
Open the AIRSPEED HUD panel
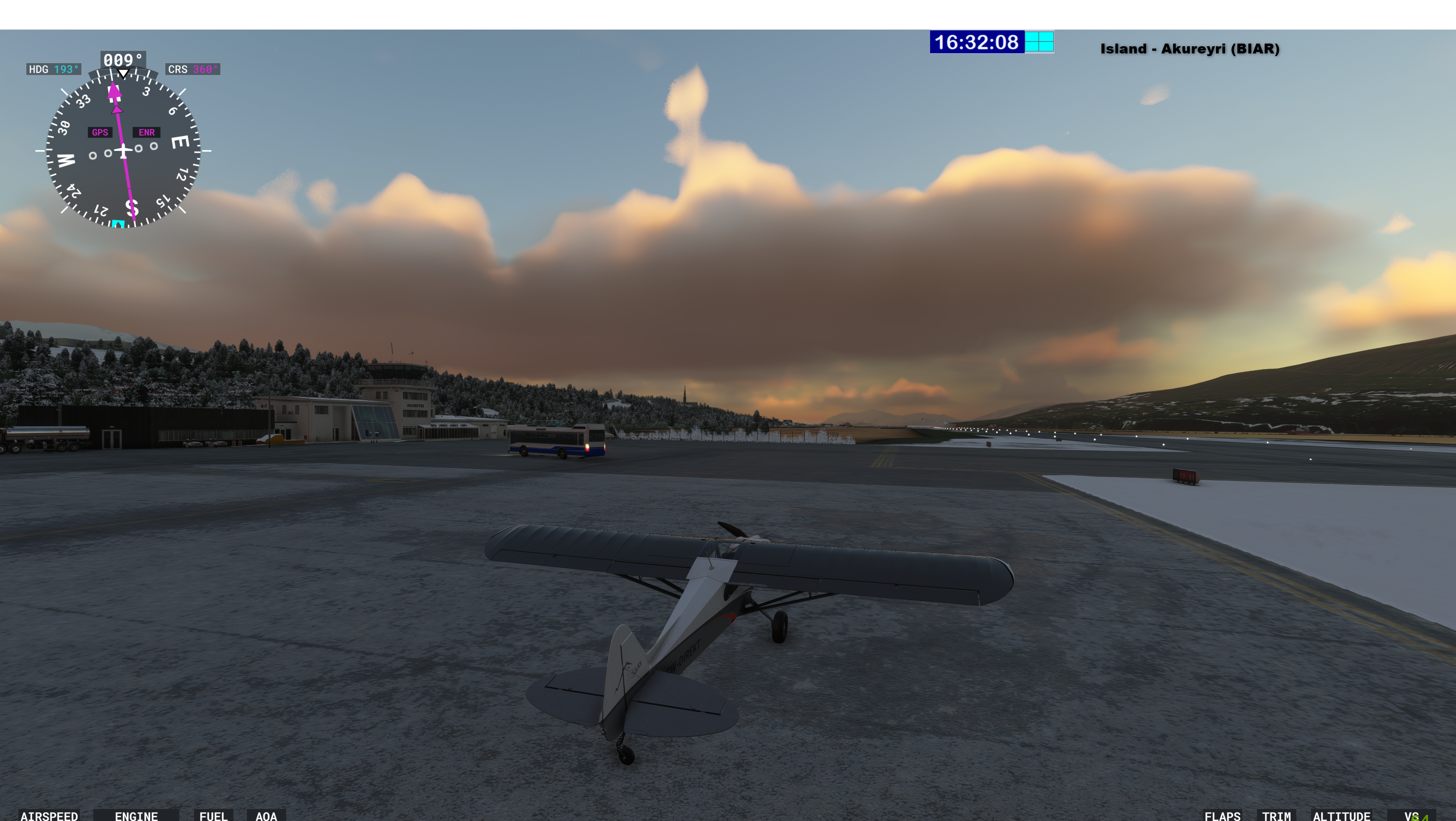tap(49, 815)
